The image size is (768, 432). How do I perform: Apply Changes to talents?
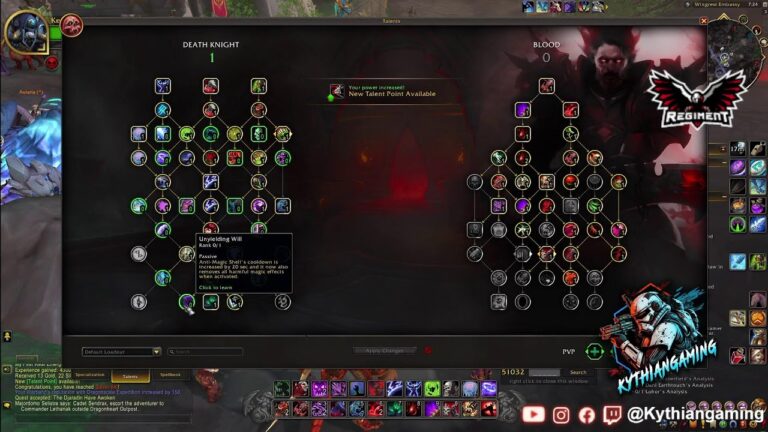tap(384, 351)
